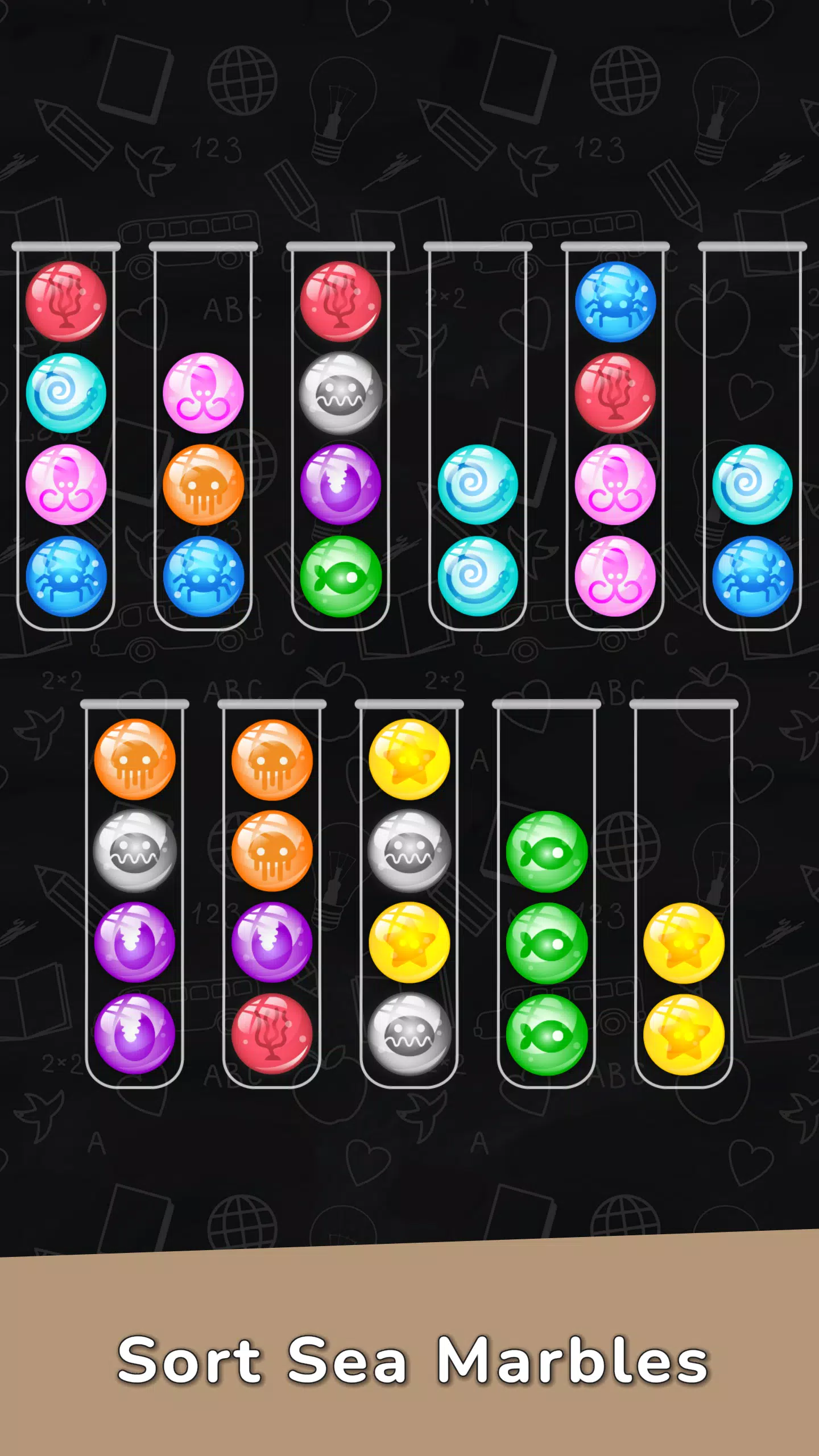This screenshot has height=1456, width=819.
Task: Select the cyan swirl marble in fourth tube
Action: [479, 486]
